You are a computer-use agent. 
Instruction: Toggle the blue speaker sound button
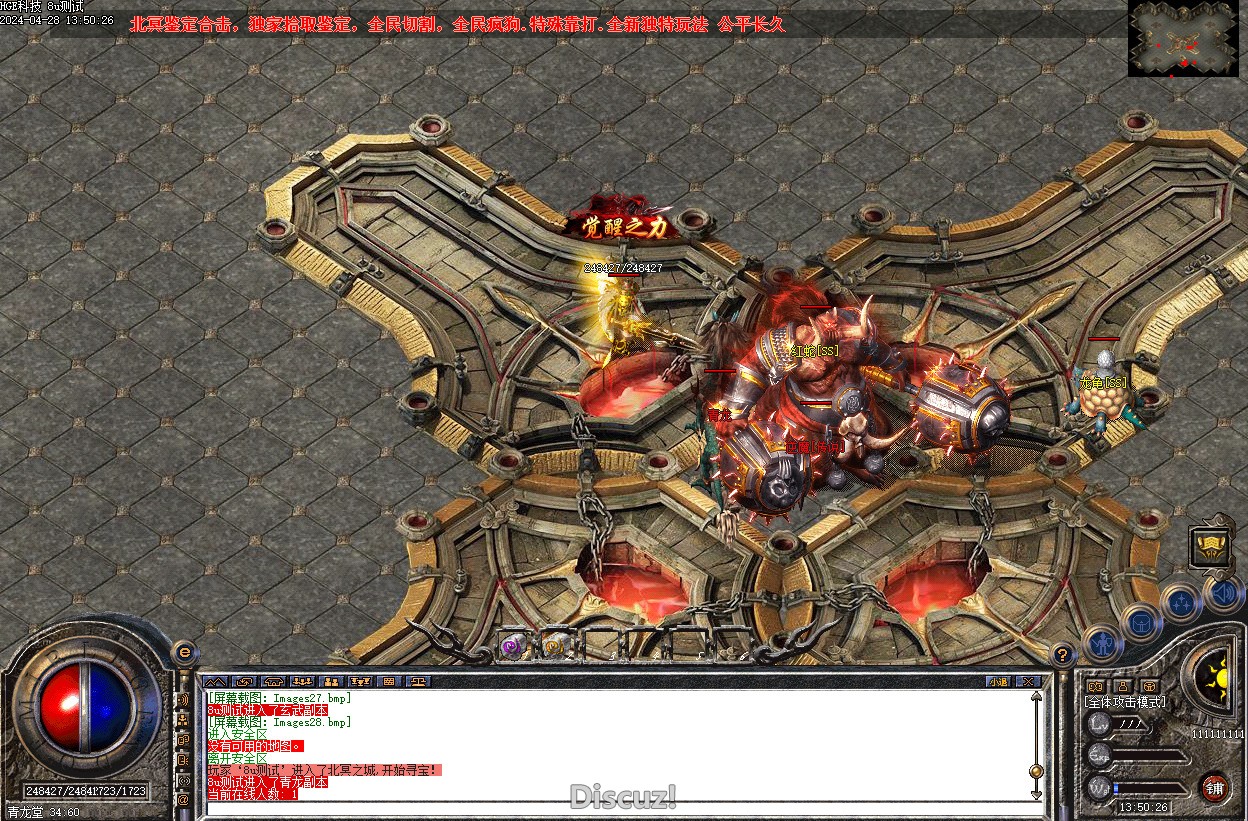[1223, 593]
